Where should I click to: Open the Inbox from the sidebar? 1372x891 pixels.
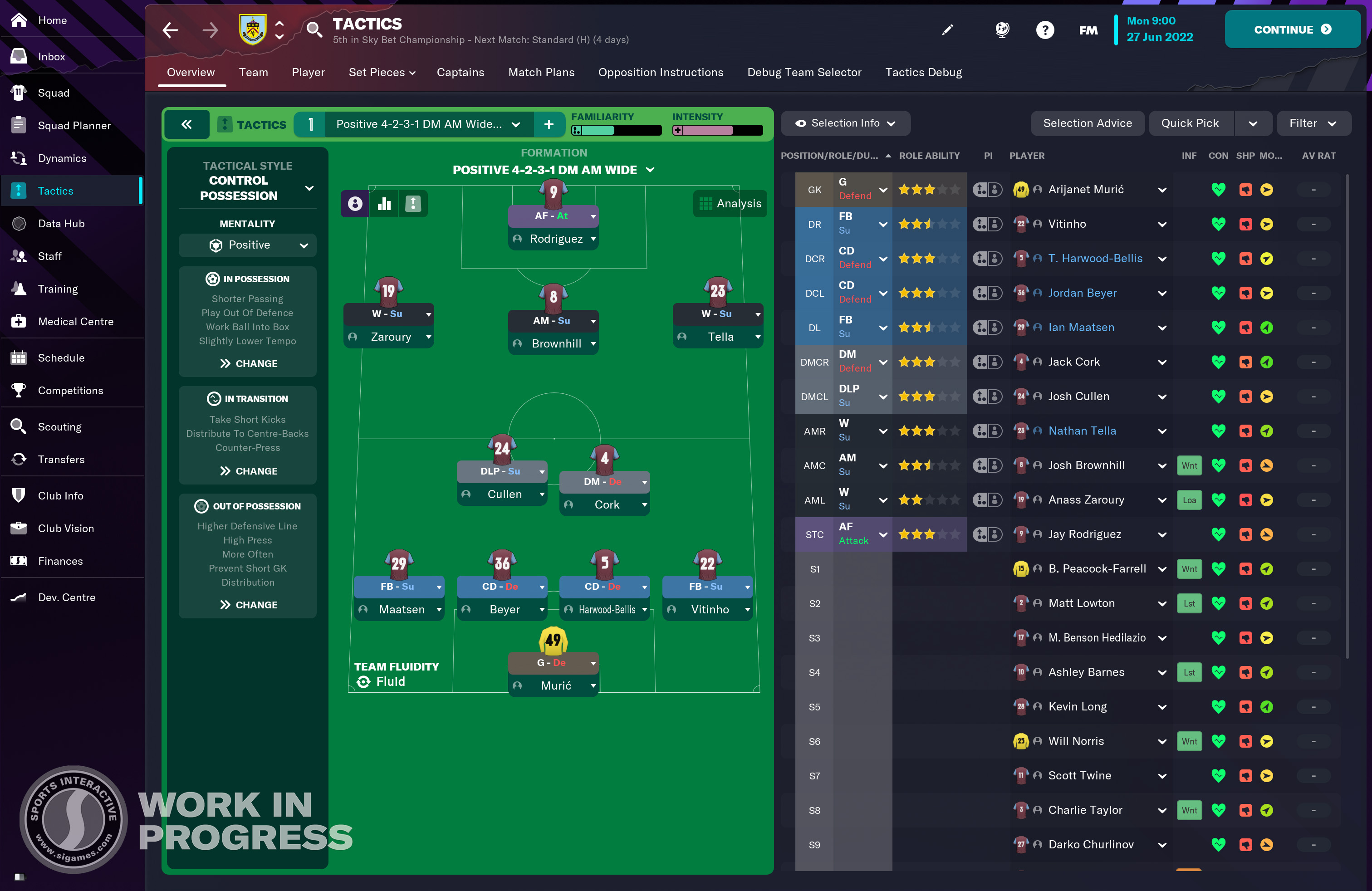pyautogui.click(x=51, y=56)
